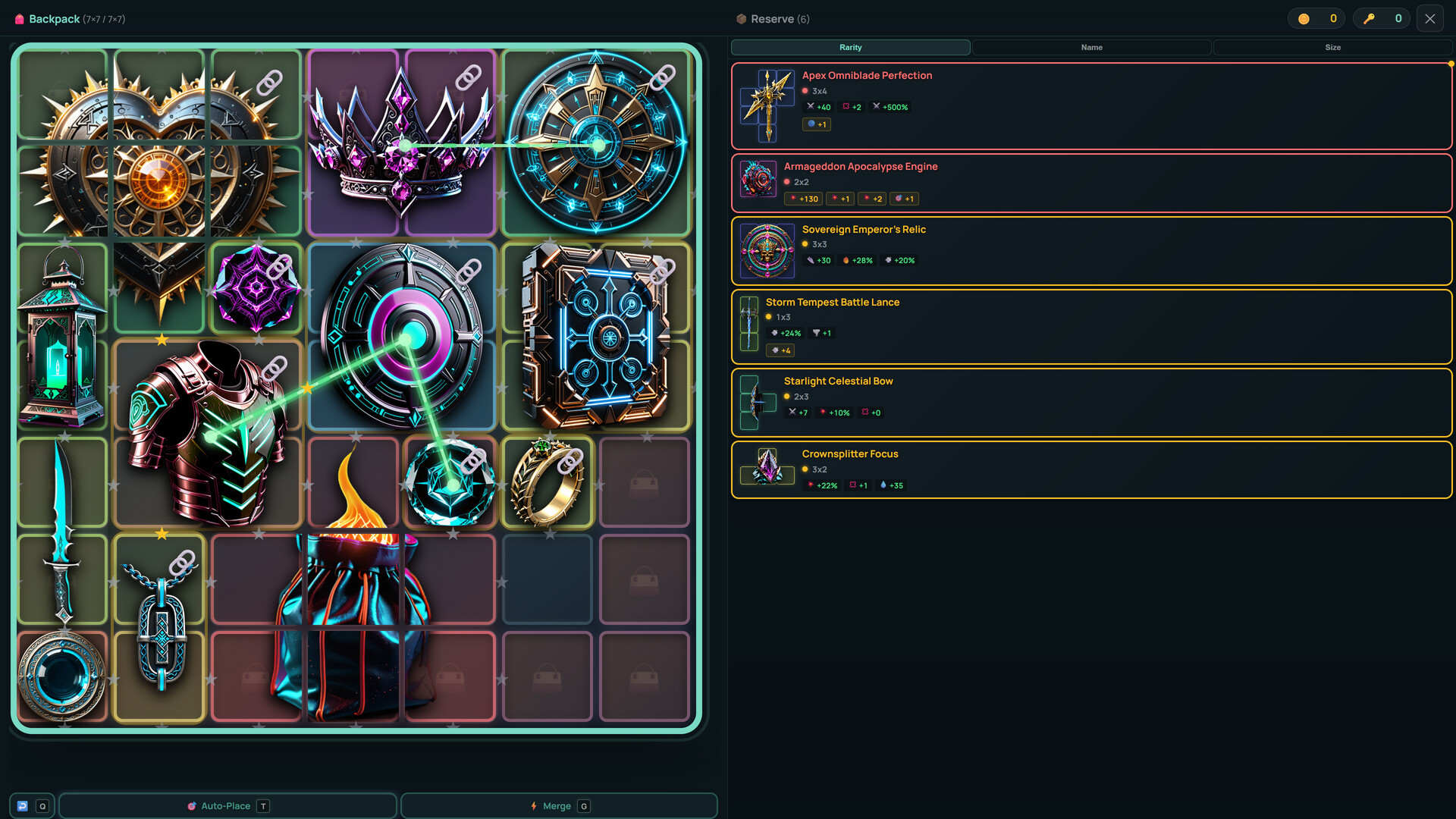1456x819 pixels.
Task: Click the Reserve cube icon
Action: 740,18
